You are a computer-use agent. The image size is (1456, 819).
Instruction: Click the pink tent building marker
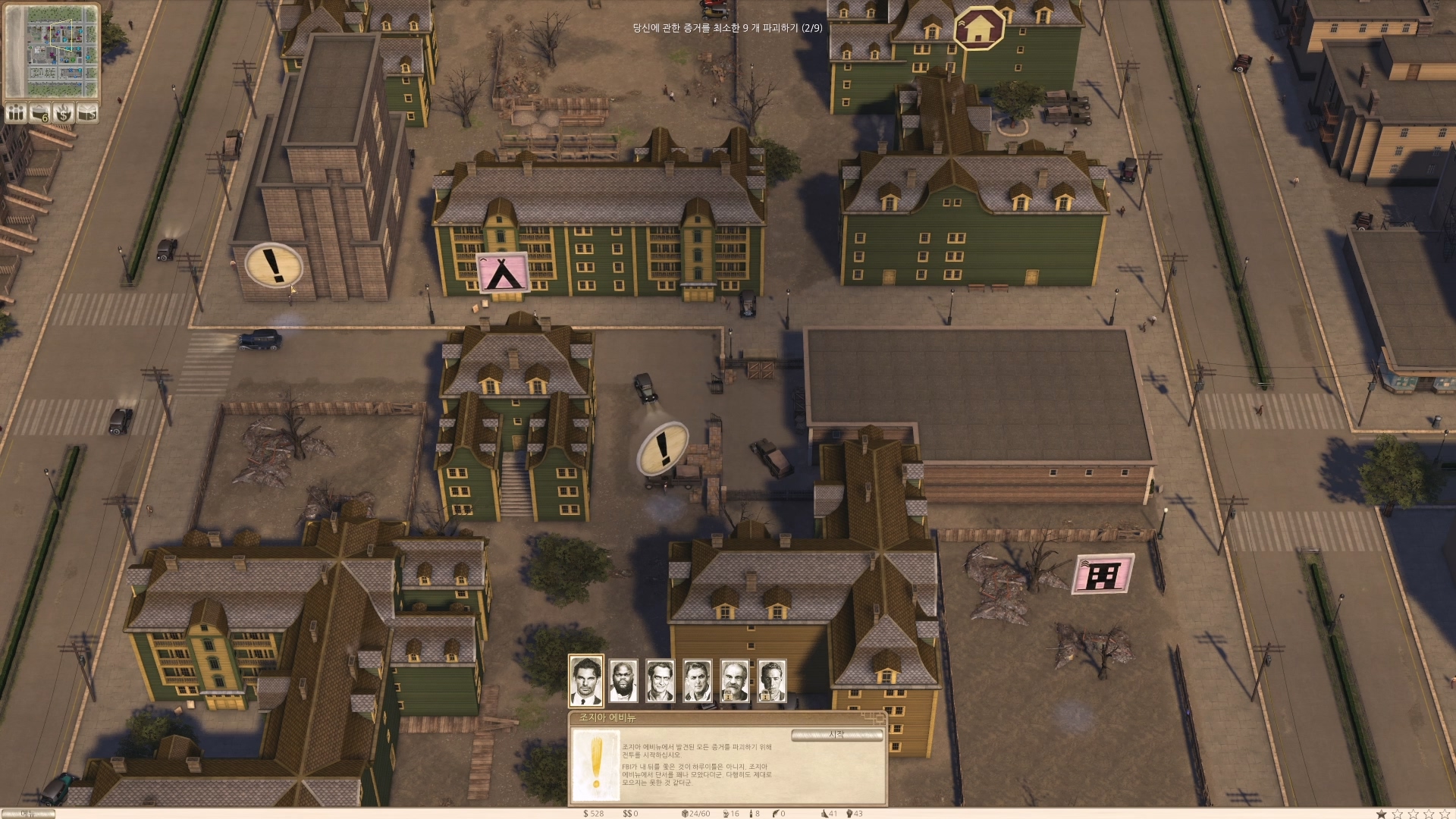pyautogui.click(x=503, y=273)
